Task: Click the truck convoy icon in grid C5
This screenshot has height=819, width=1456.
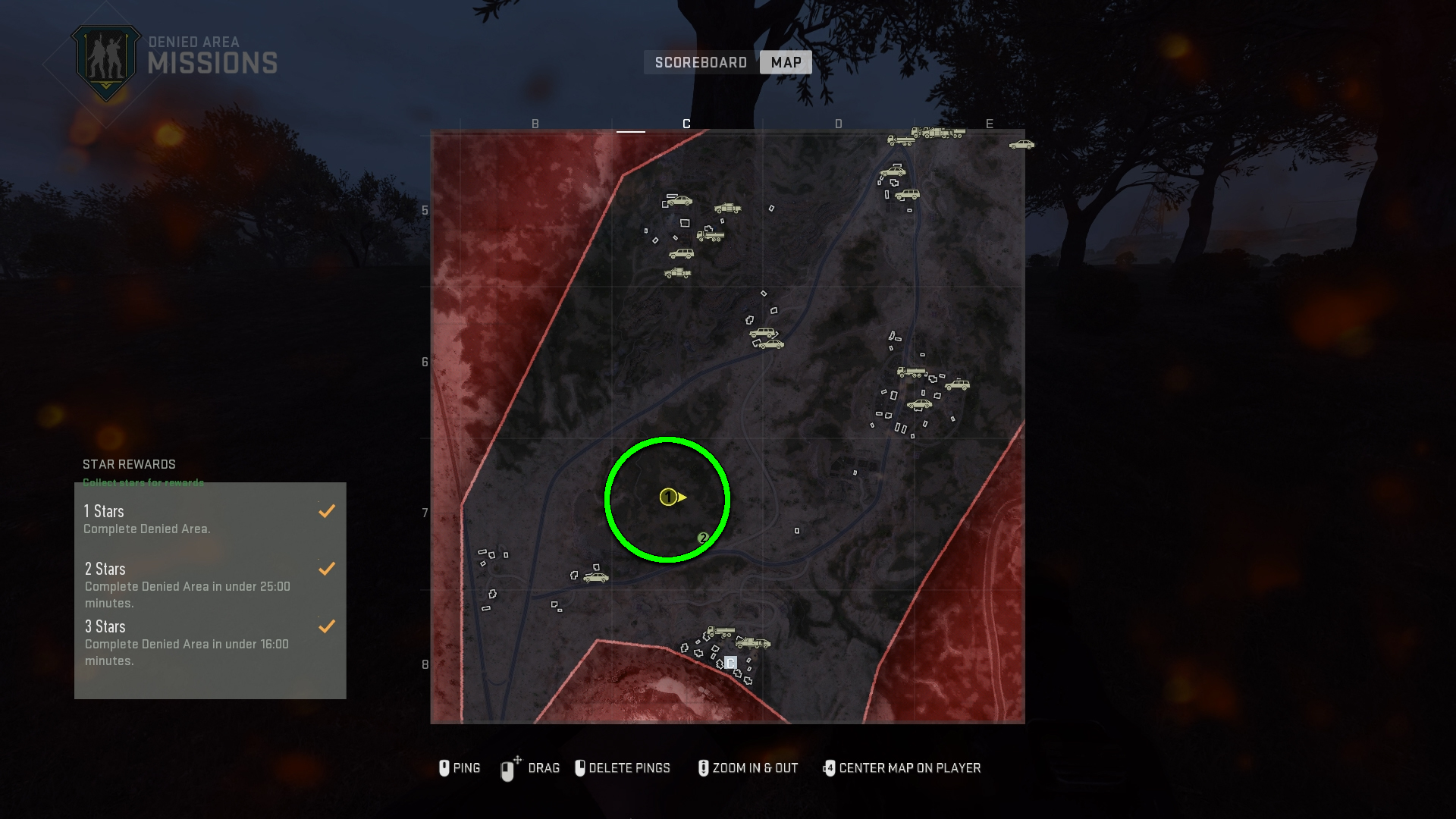Action: click(711, 235)
